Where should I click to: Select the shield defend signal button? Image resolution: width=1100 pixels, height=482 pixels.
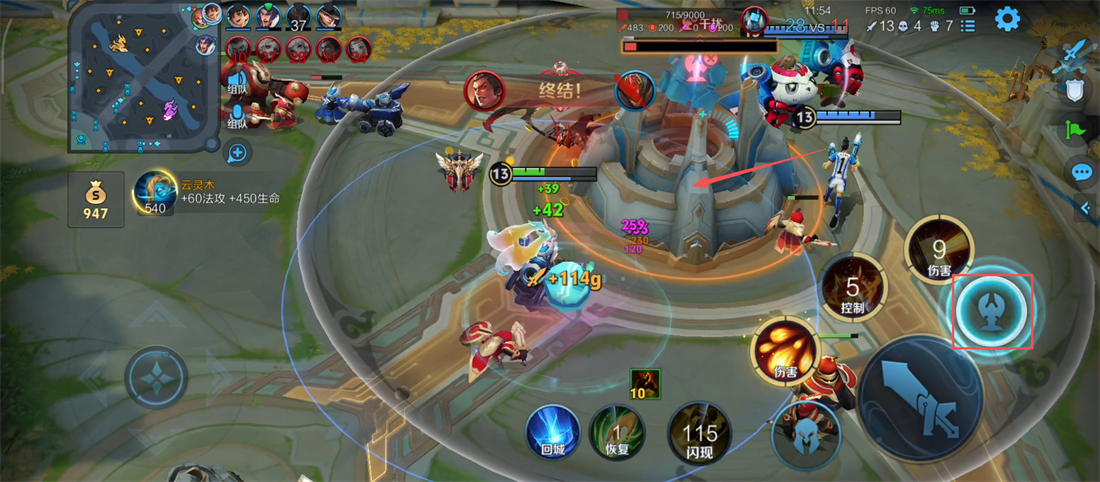tap(1075, 90)
